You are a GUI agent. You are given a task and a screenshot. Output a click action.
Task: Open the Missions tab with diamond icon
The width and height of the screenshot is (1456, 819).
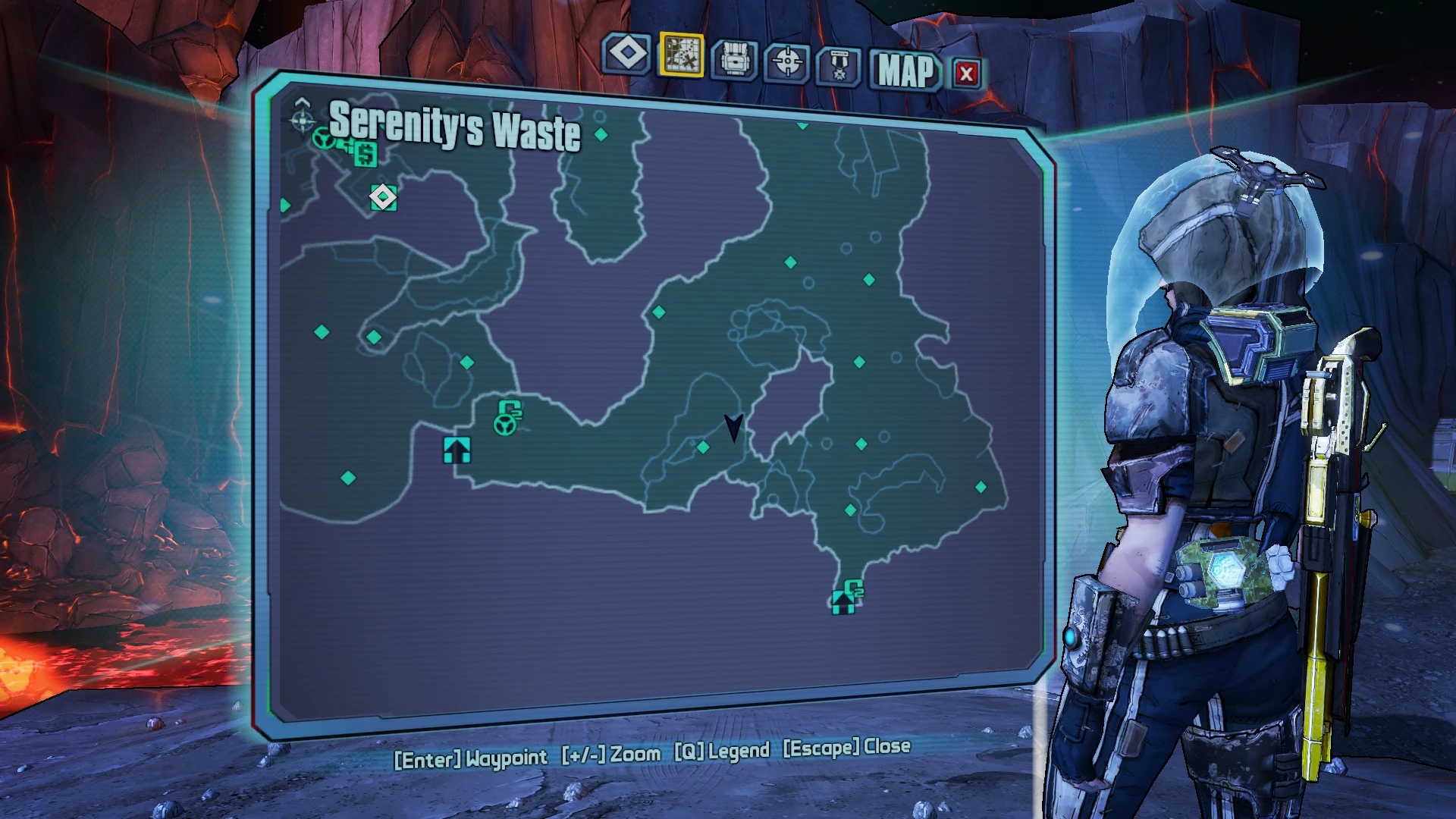coord(627,54)
